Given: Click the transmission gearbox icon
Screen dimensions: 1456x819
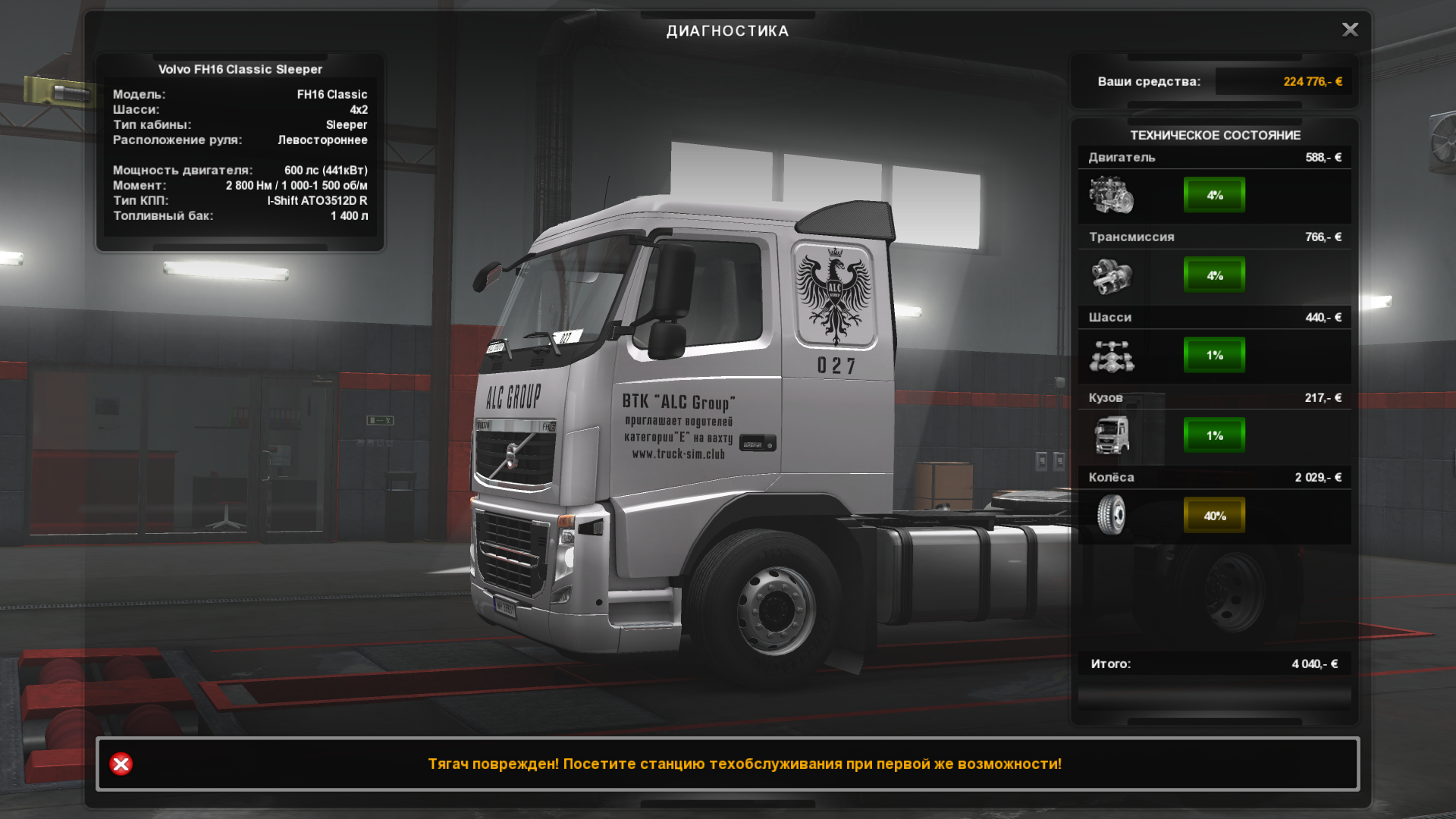Looking at the screenshot, I should (1112, 275).
